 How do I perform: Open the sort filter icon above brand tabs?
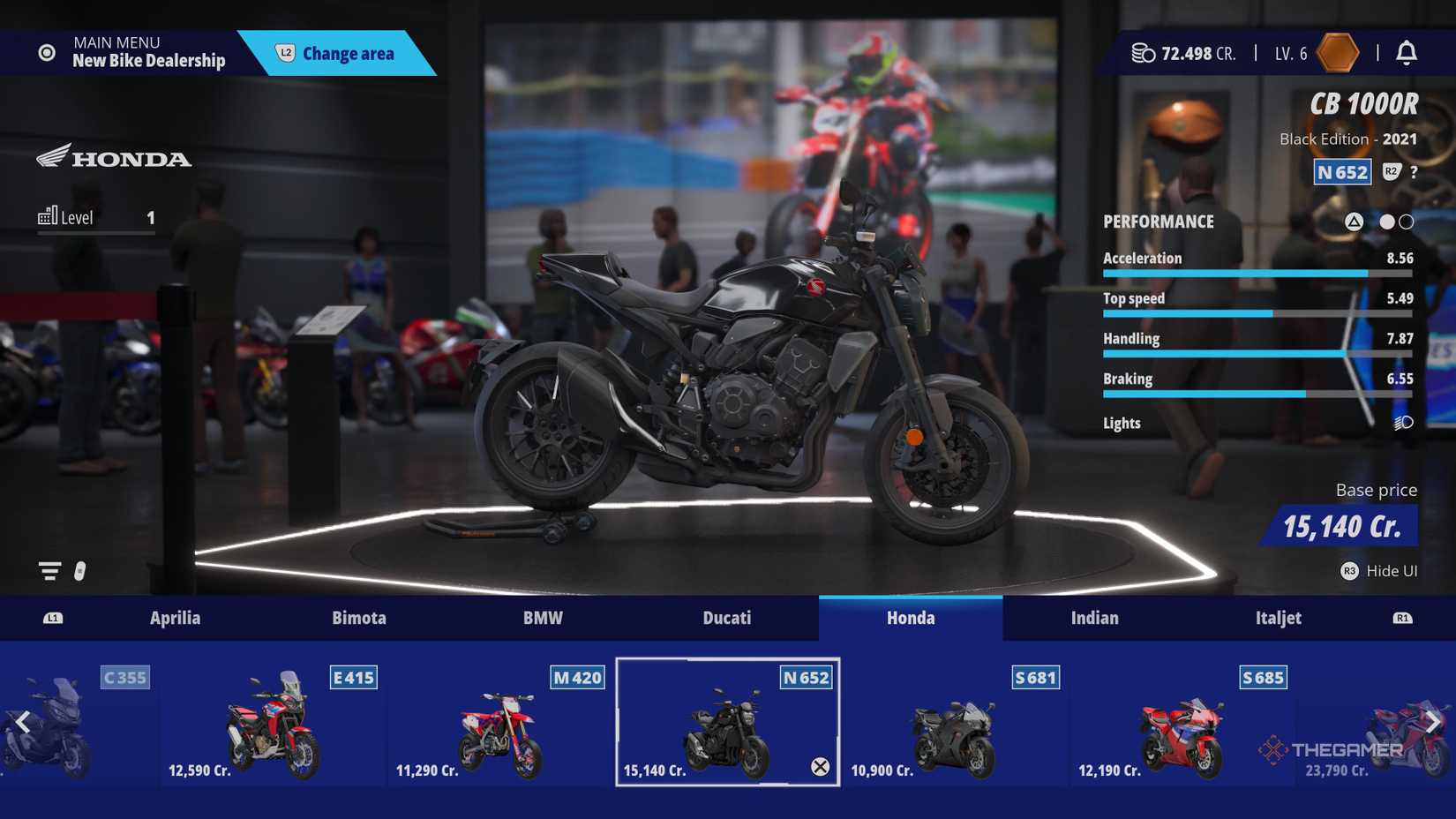click(49, 571)
